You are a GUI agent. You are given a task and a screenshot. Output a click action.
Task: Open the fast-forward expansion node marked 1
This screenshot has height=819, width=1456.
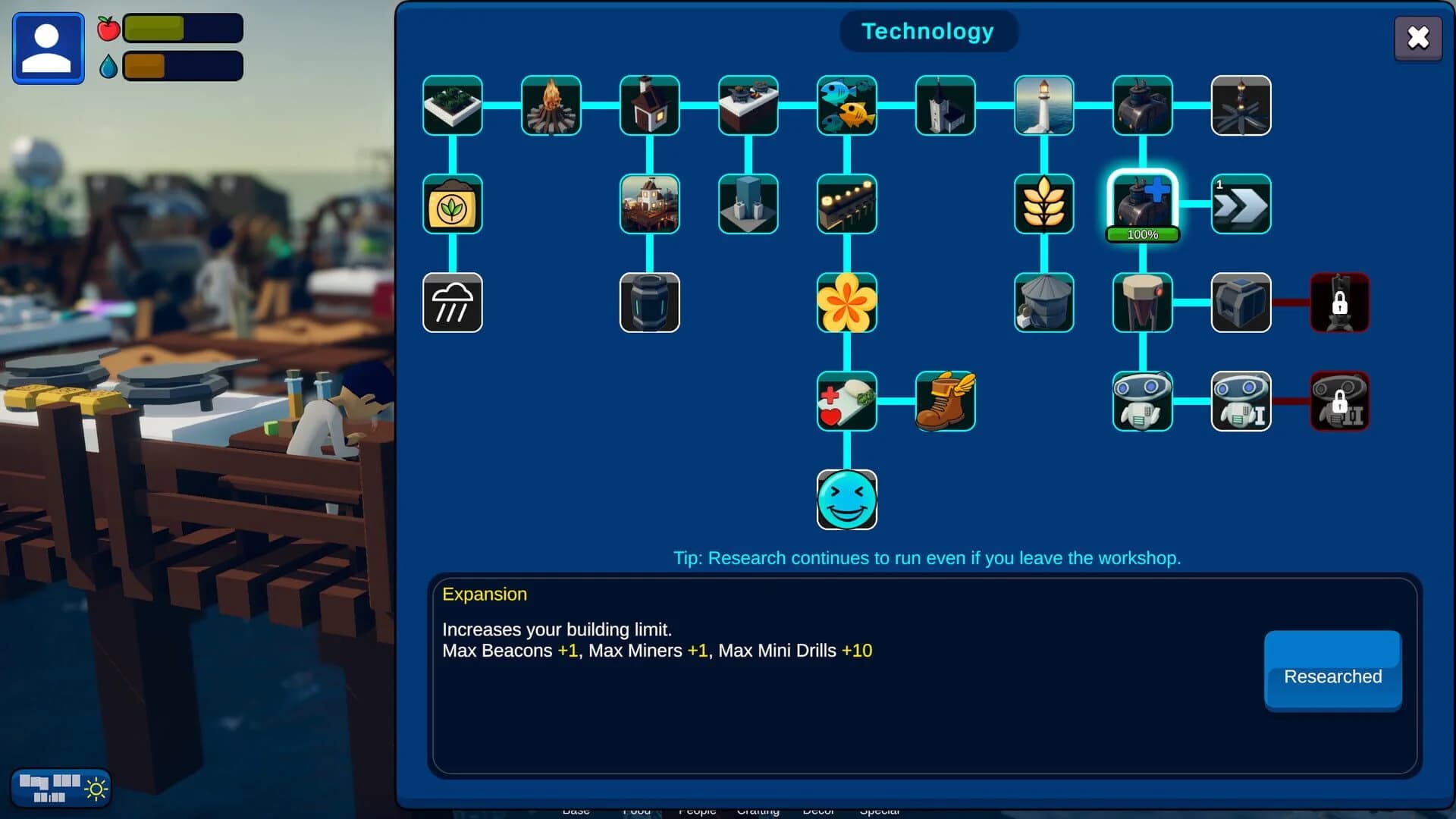click(x=1241, y=205)
